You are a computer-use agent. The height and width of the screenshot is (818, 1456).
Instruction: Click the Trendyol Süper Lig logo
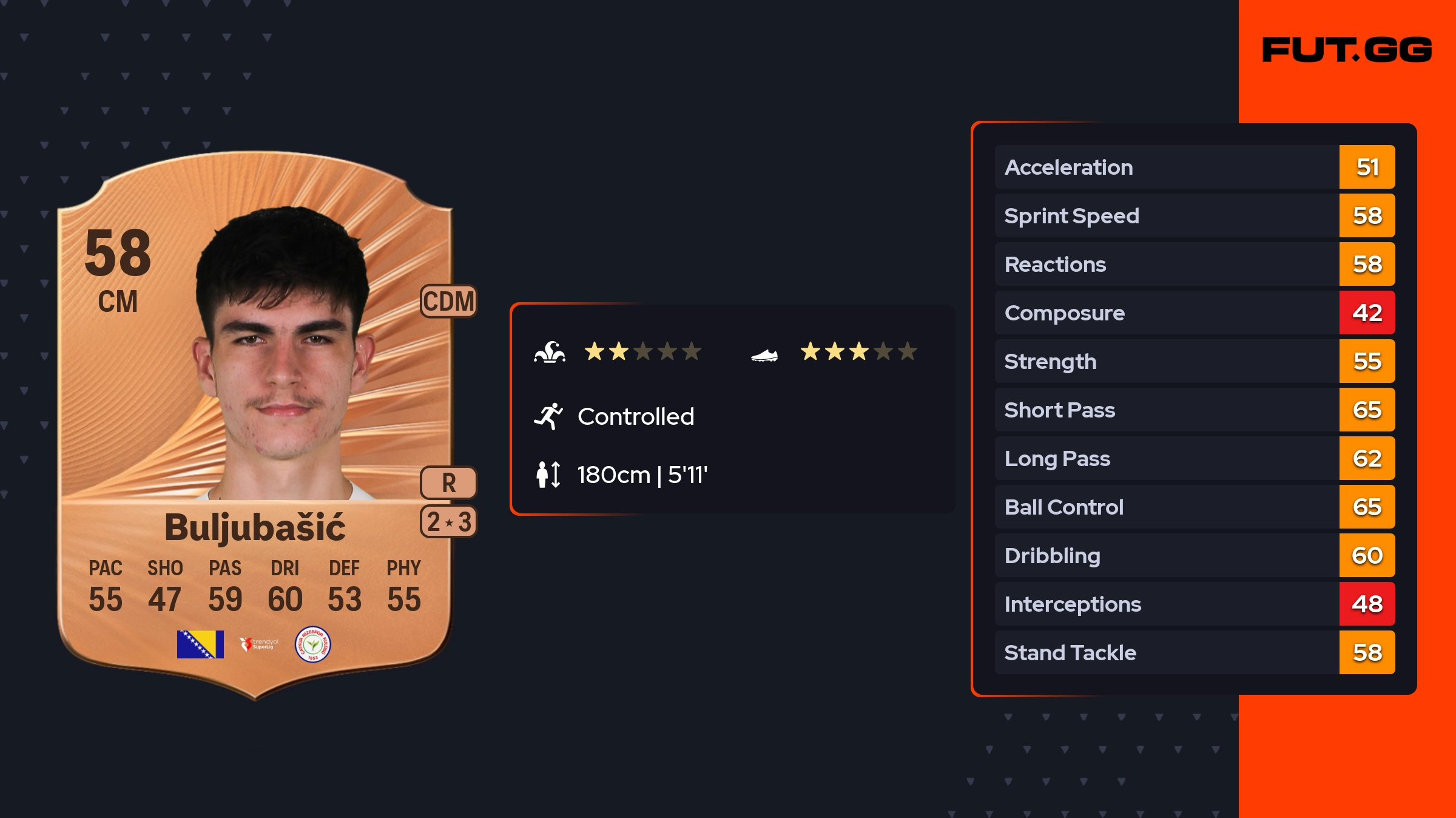click(x=259, y=644)
